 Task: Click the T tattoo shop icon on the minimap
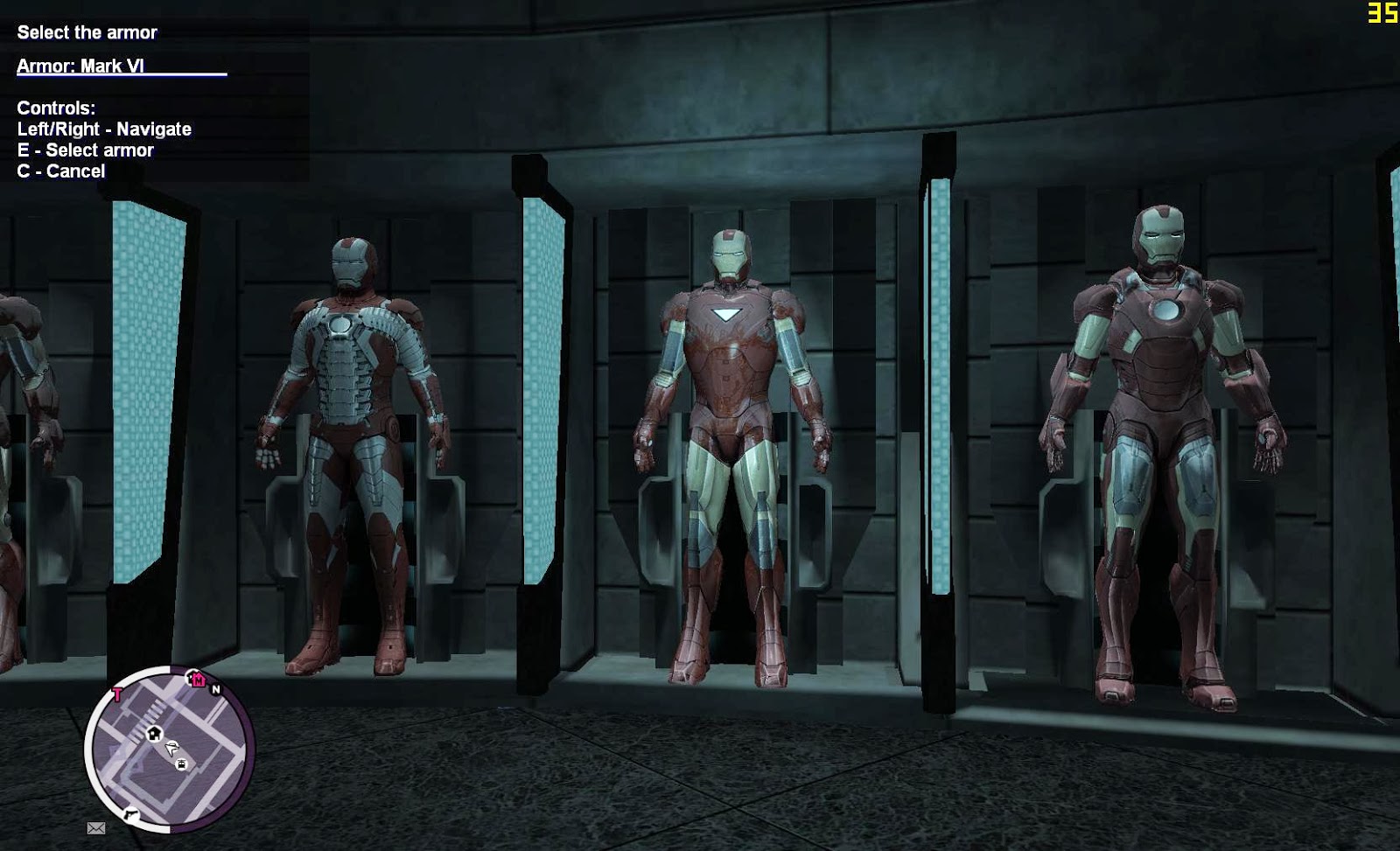tap(117, 693)
